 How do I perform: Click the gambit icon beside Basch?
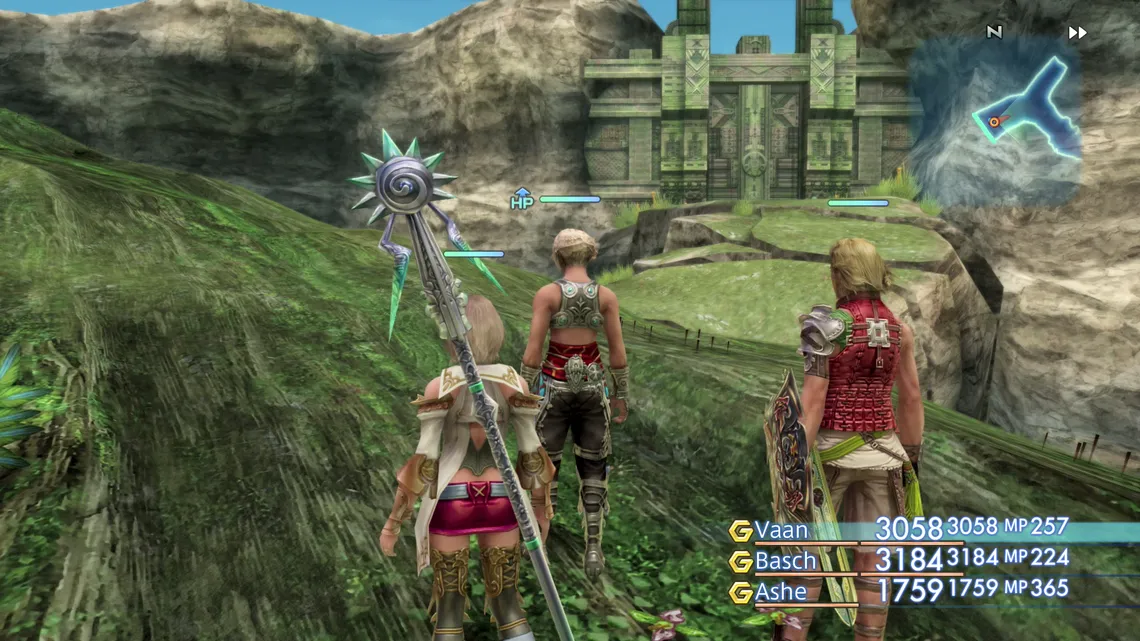(x=740, y=562)
